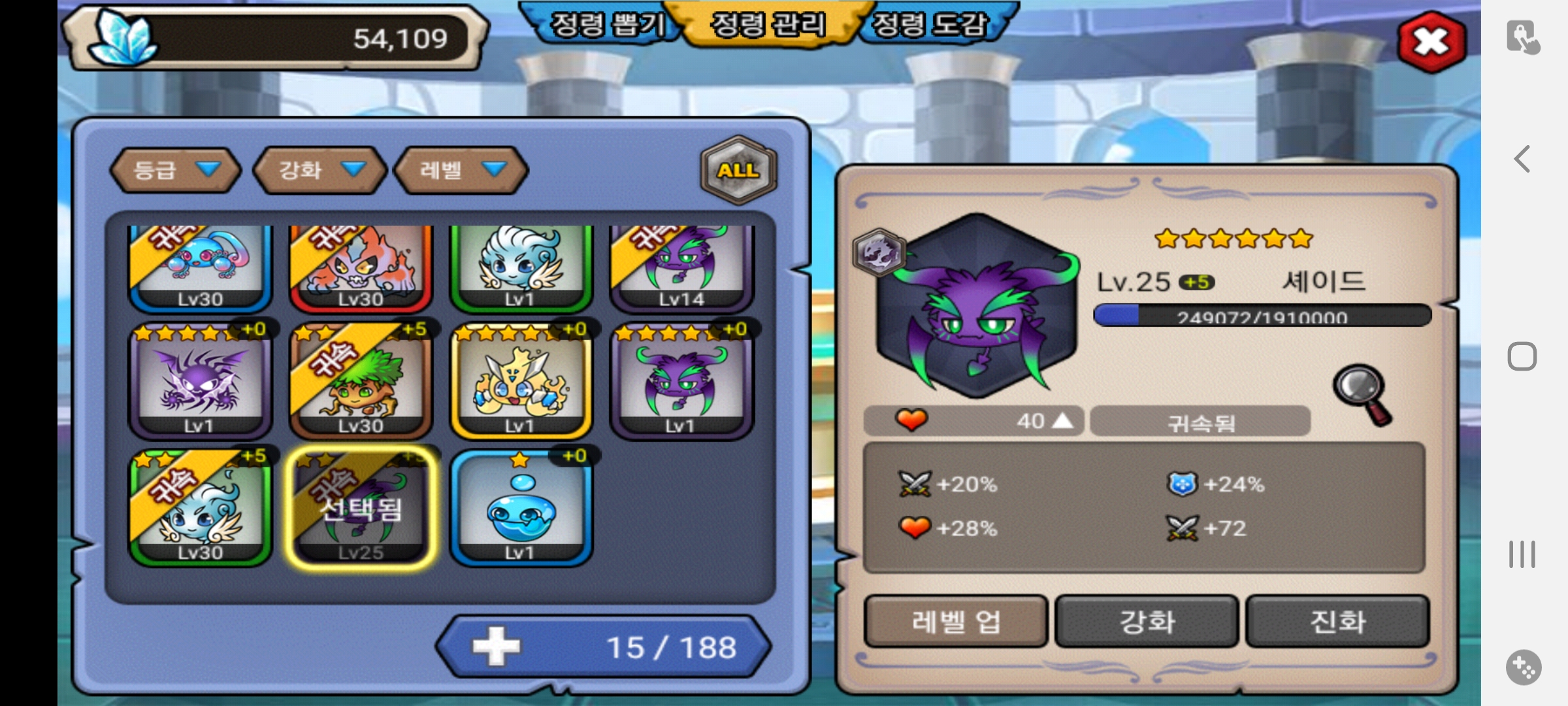
Task: Choose the 강화 button for Shade
Action: [x=1147, y=621]
